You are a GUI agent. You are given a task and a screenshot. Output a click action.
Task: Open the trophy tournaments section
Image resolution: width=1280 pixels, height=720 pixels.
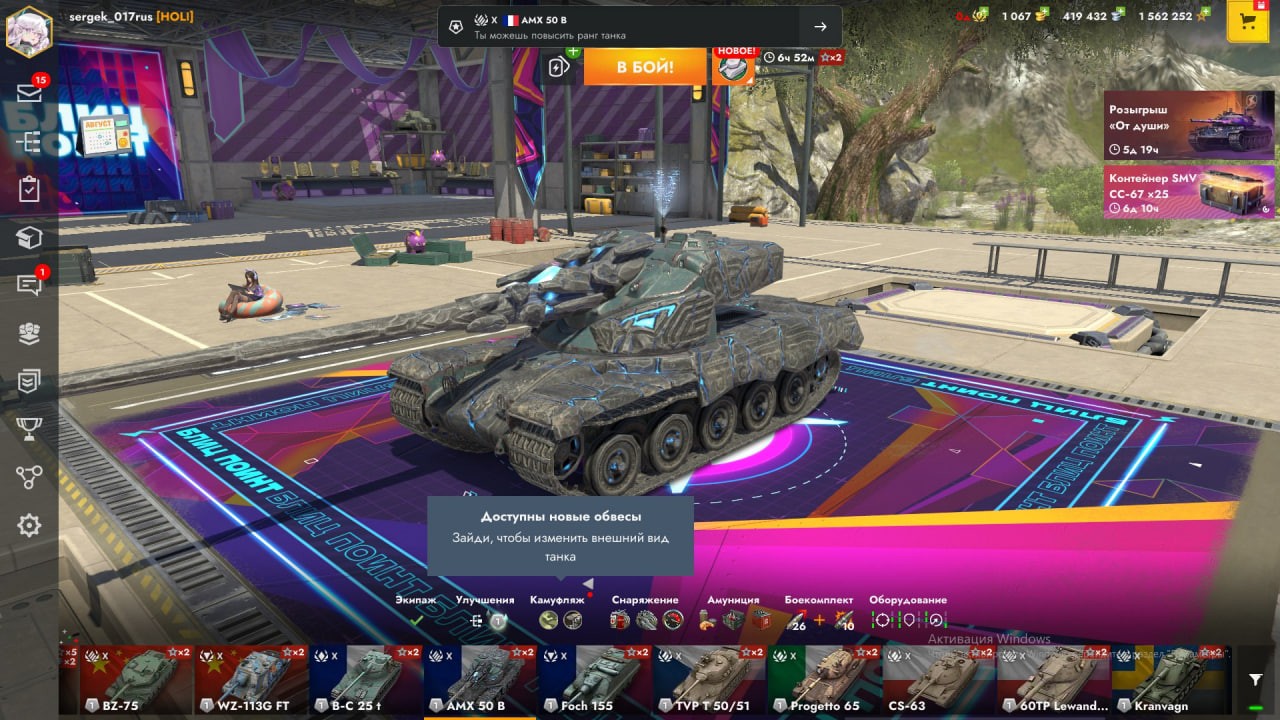tap(29, 429)
